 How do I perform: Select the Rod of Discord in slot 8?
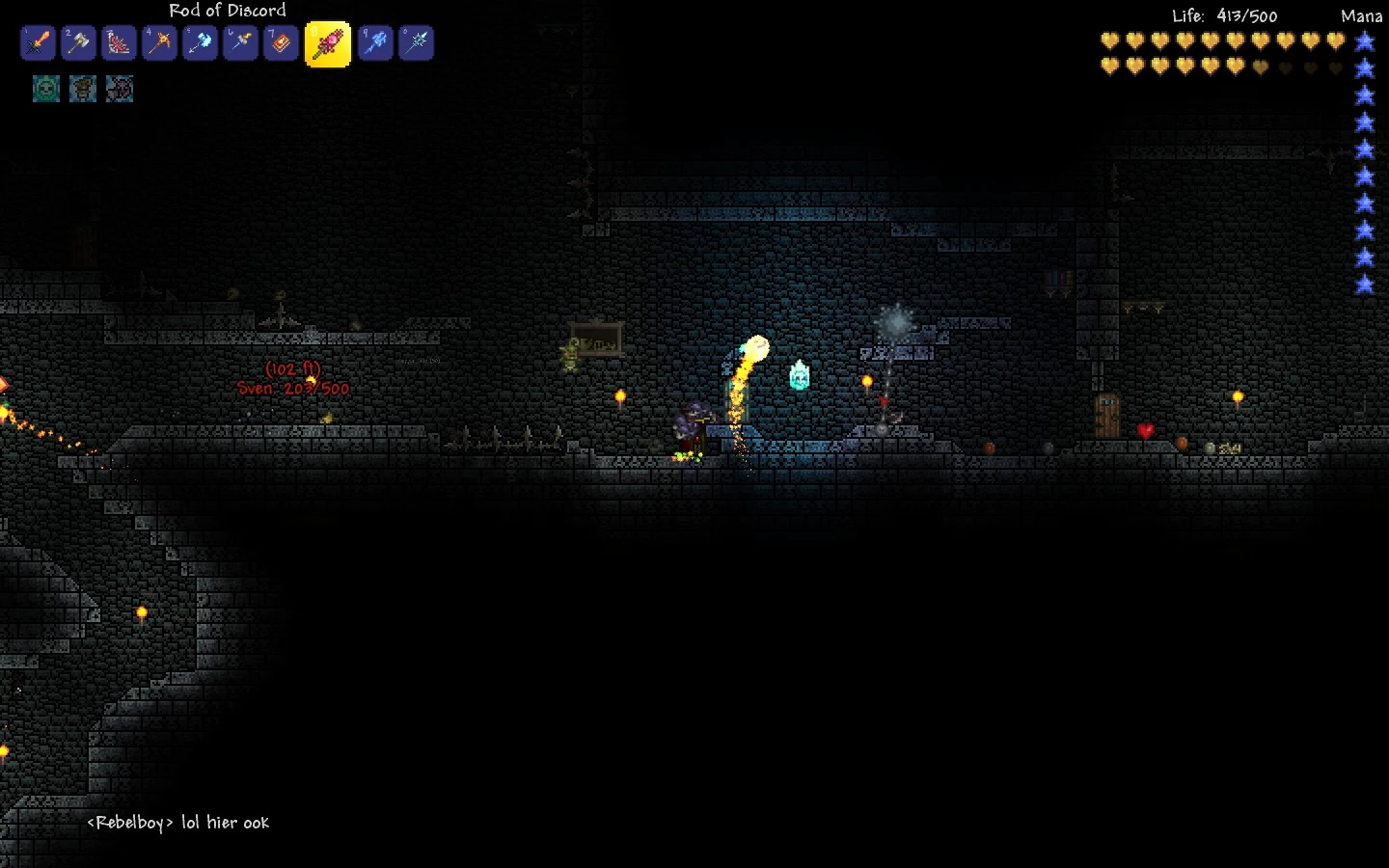(x=327, y=42)
